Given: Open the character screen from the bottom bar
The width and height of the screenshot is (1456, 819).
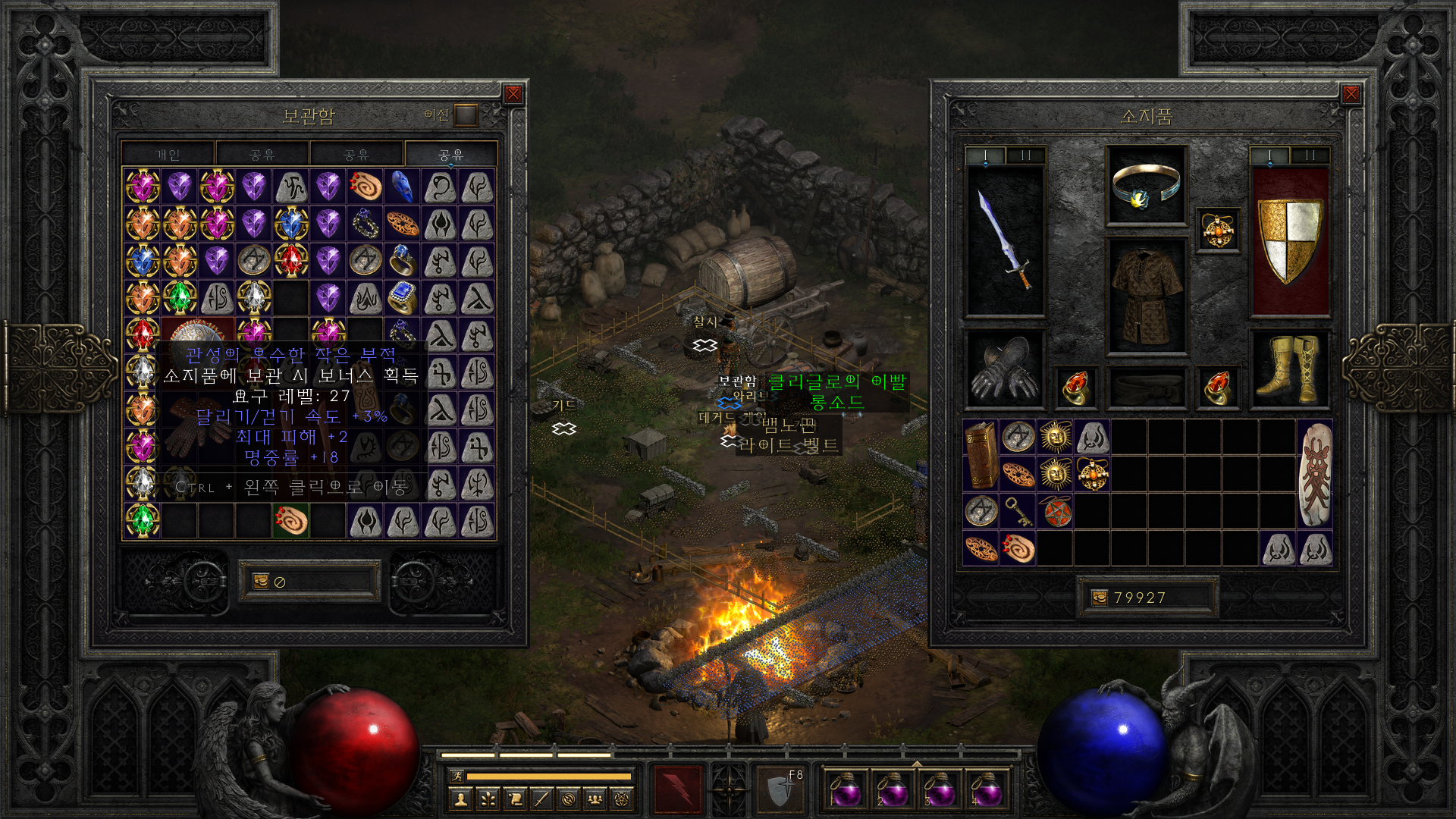Looking at the screenshot, I should coord(460,799).
